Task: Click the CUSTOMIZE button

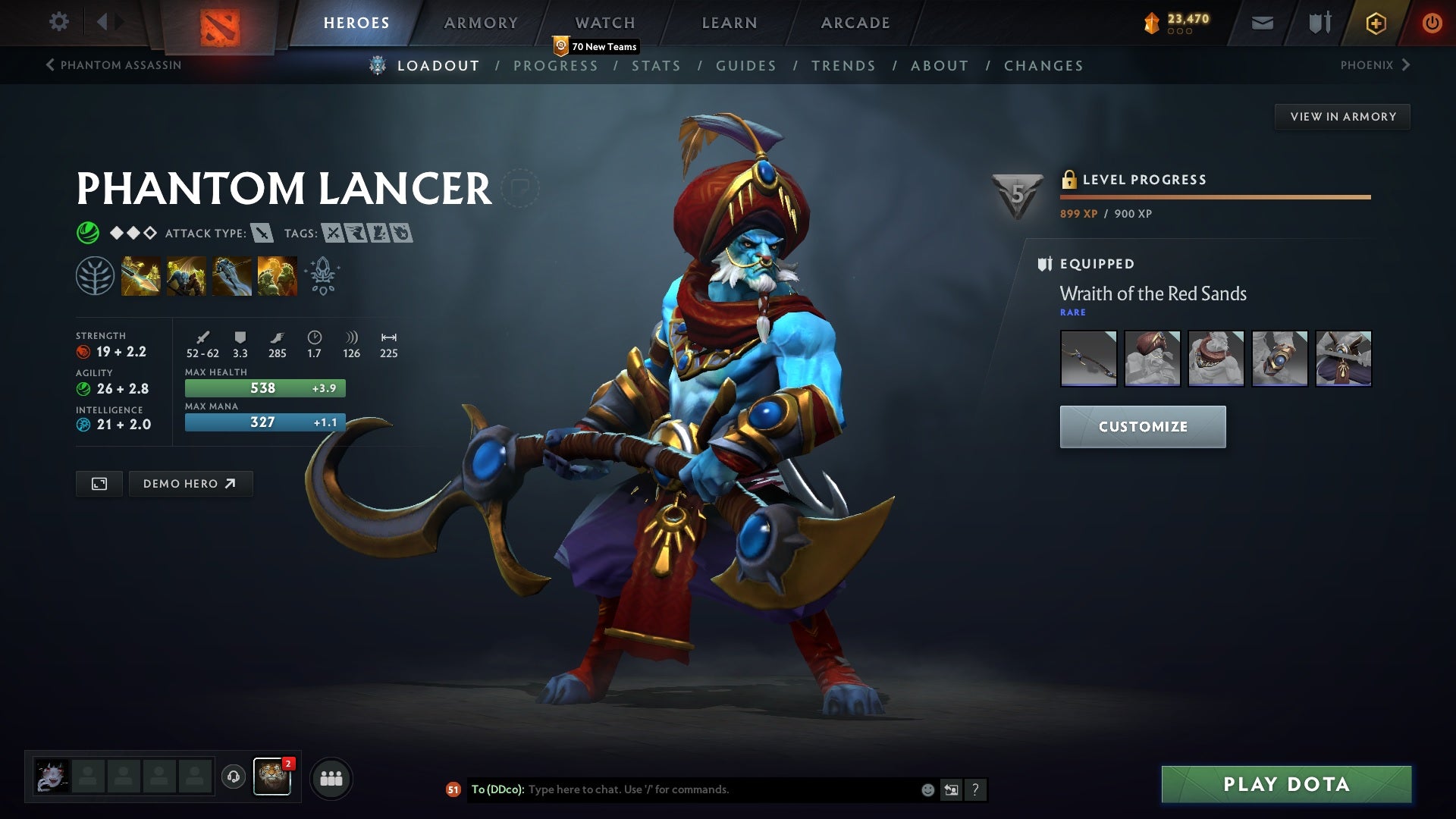Action: (x=1142, y=426)
